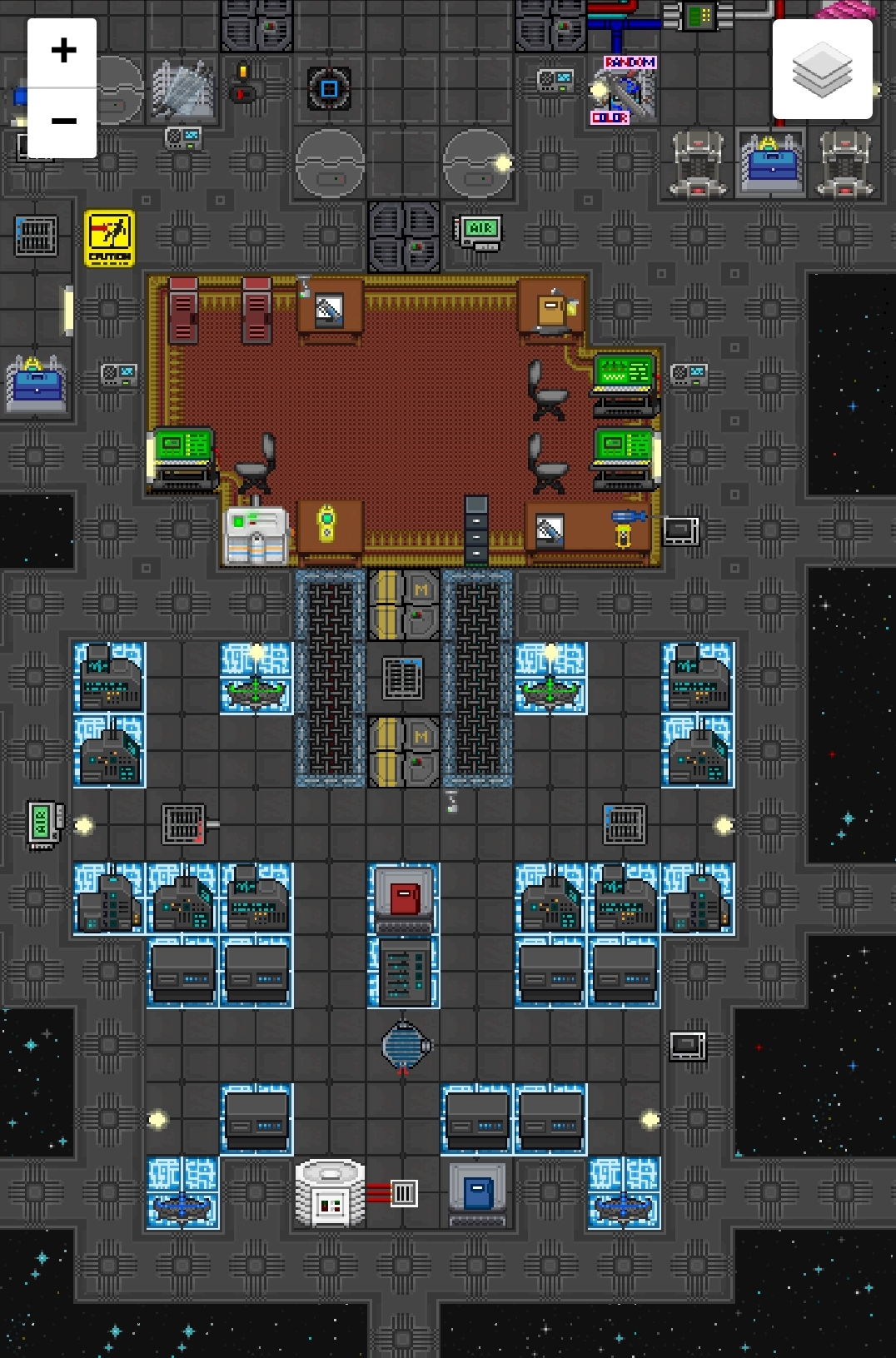Screen dimensions: 896x1358
Task: Zoom out of the station map
Action: 62,122
